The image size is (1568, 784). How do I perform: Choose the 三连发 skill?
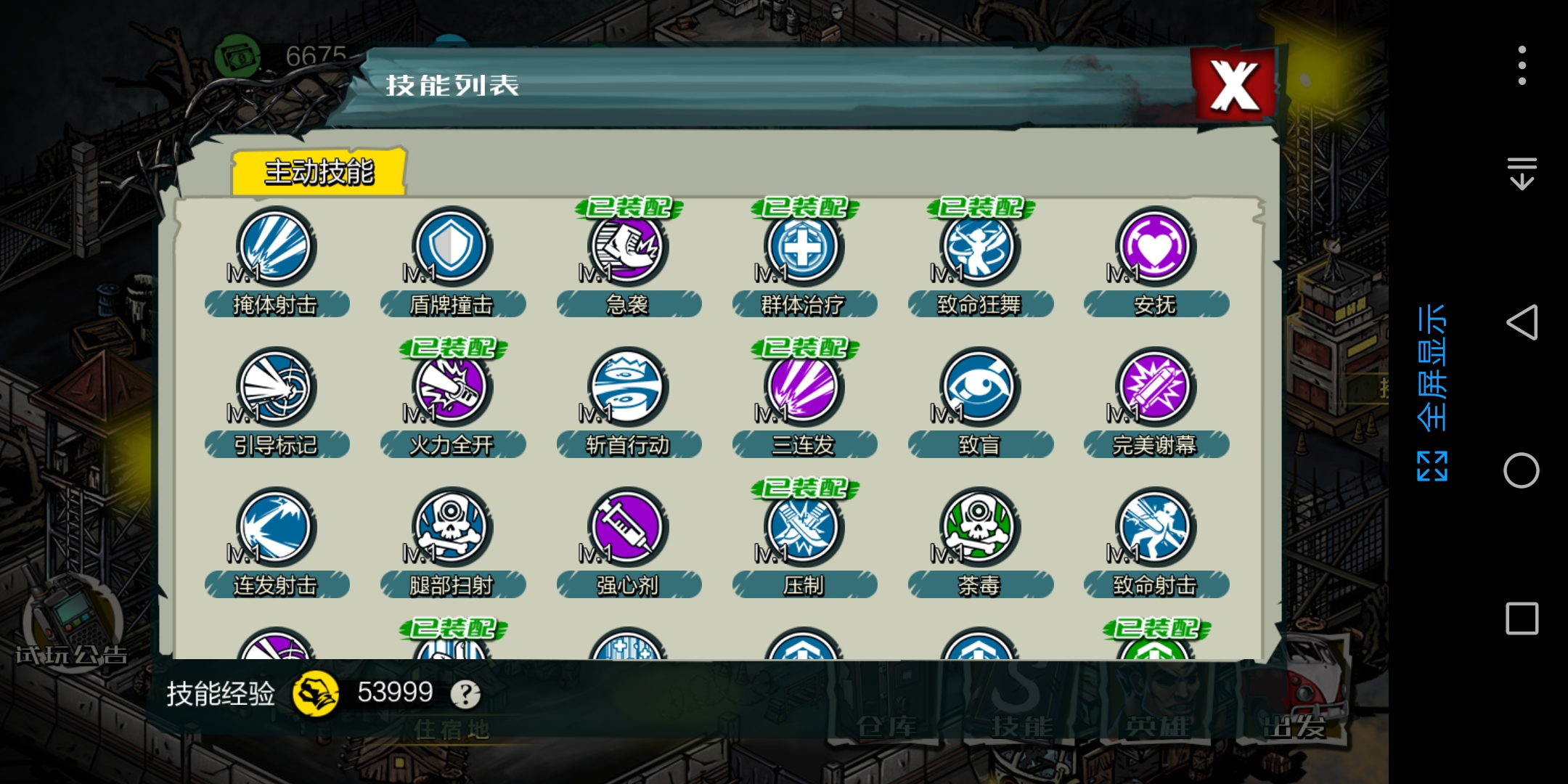pos(804,387)
